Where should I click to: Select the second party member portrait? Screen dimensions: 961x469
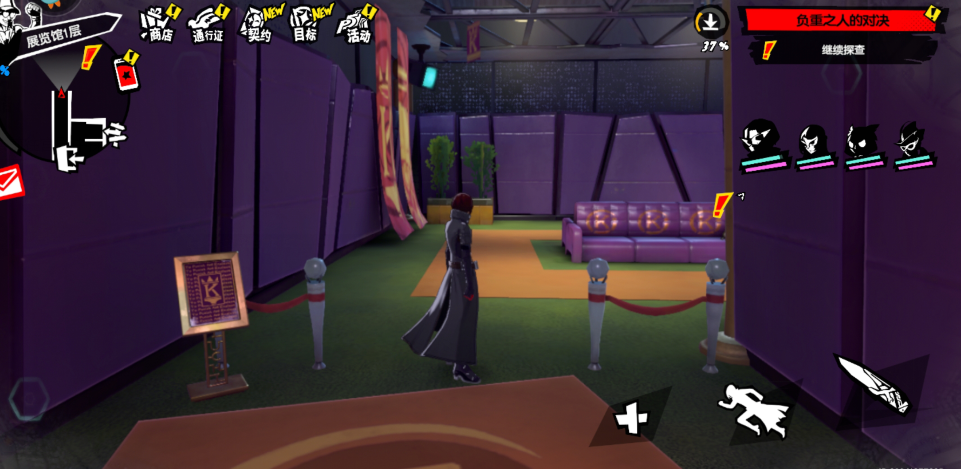pyautogui.click(x=814, y=144)
